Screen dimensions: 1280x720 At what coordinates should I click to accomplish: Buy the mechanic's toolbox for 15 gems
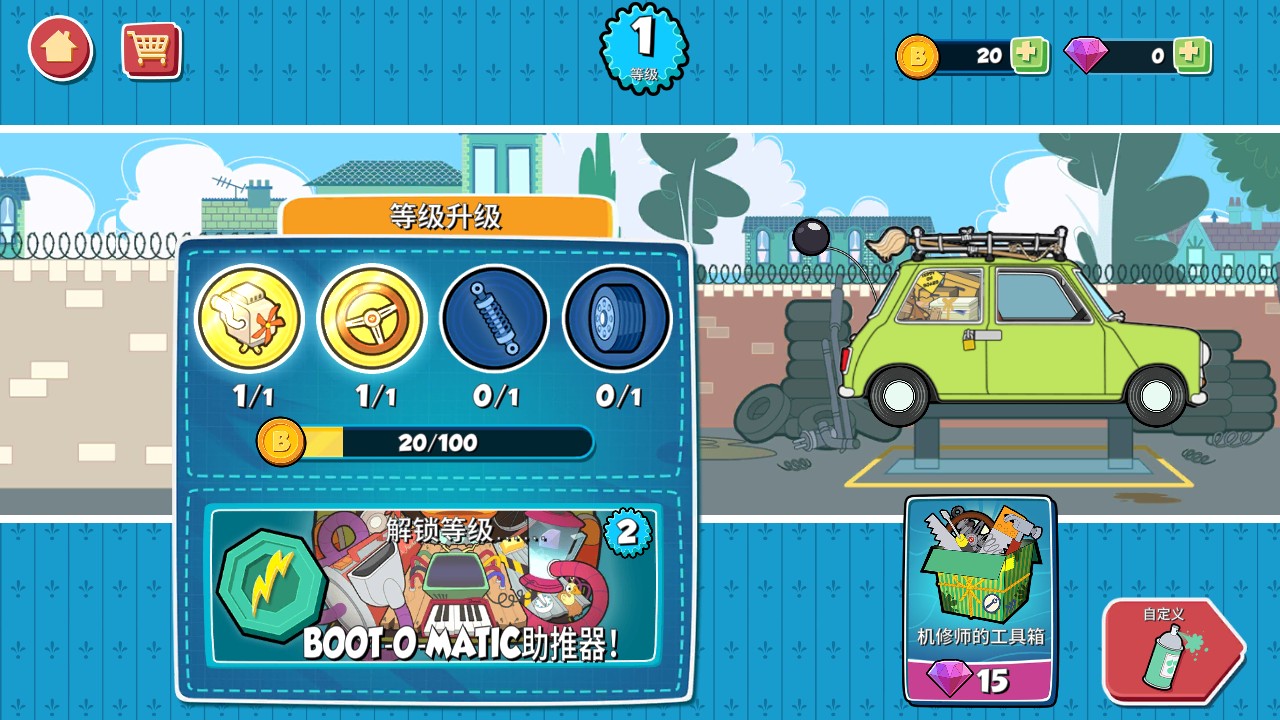[980, 600]
